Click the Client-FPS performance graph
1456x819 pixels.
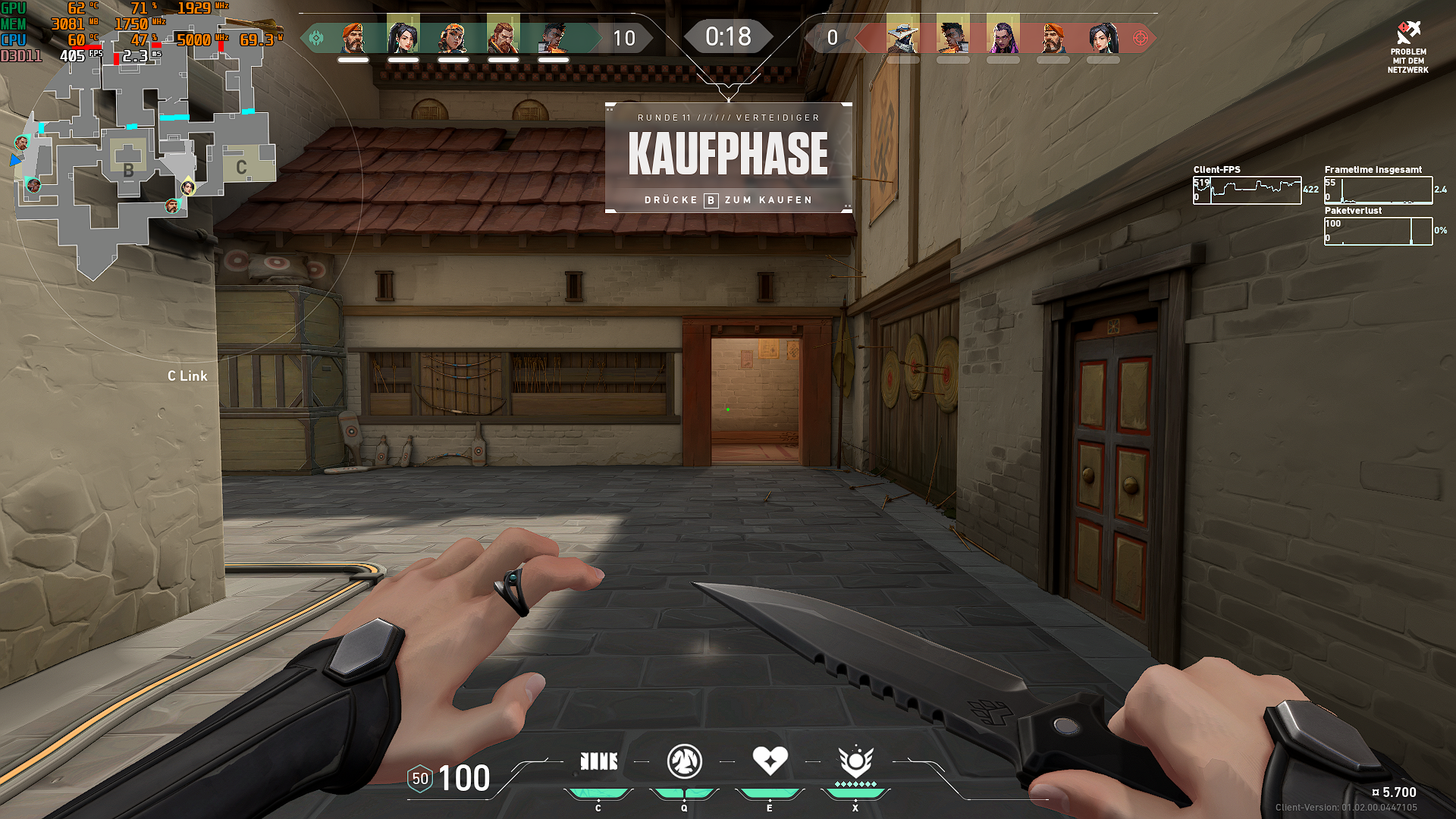click(x=1247, y=189)
